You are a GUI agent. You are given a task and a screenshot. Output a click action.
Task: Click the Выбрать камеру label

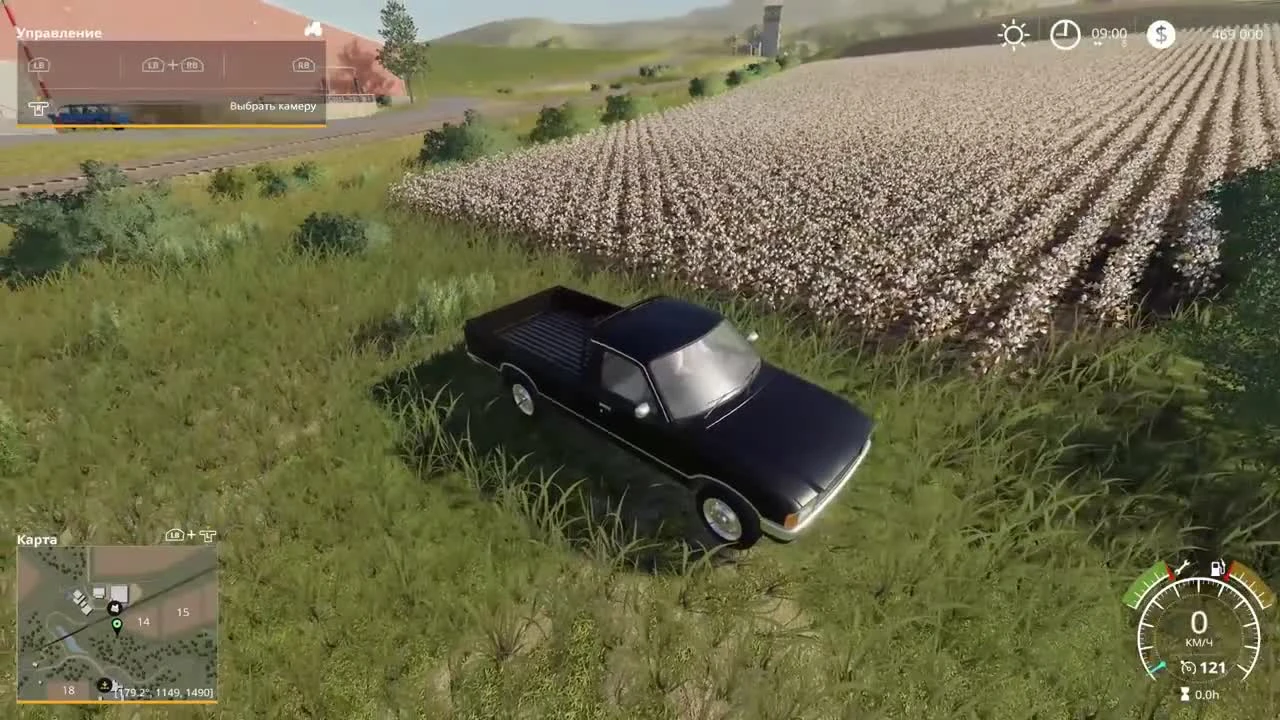(x=274, y=105)
